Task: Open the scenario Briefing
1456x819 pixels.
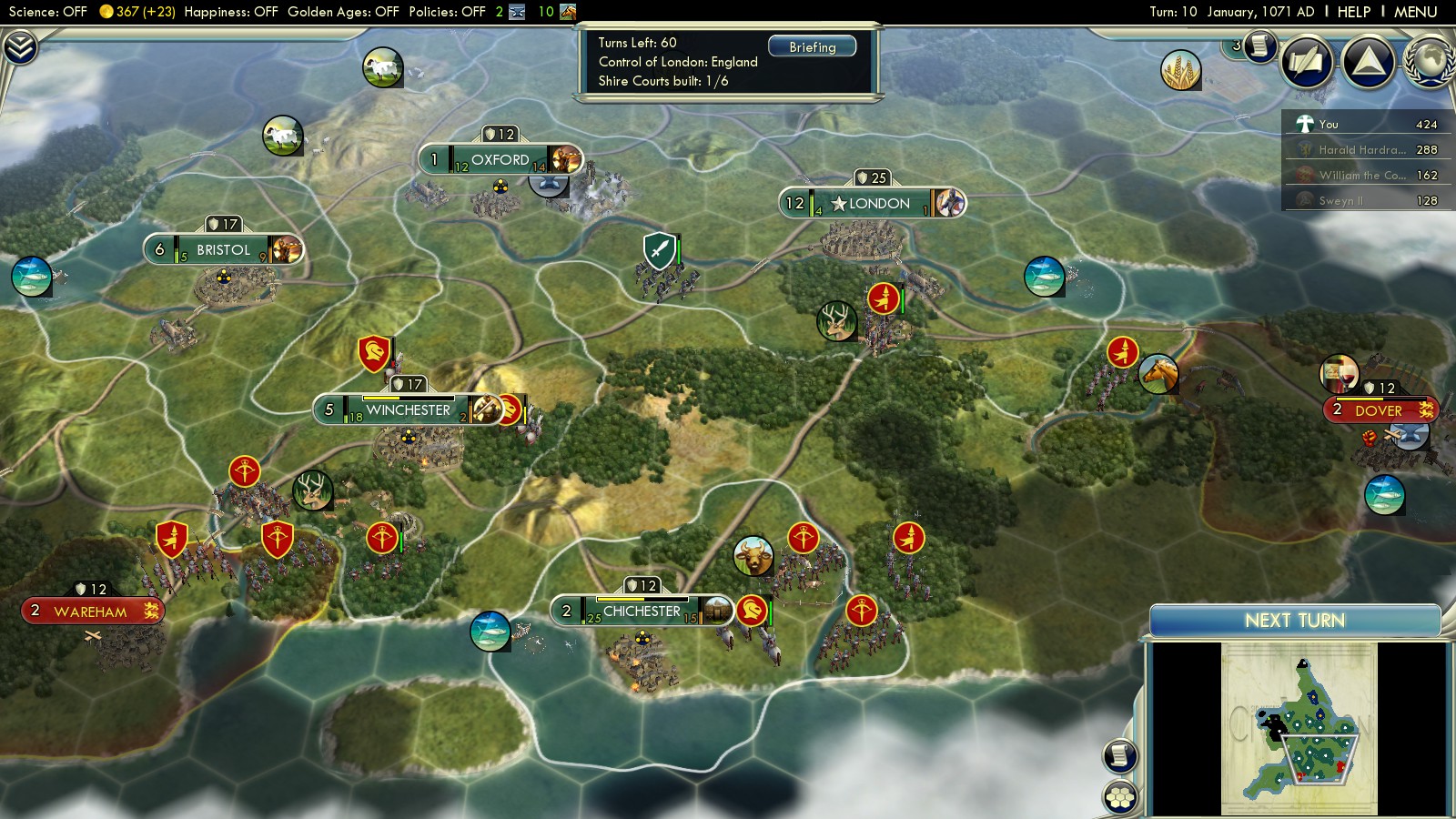Action: pos(812,47)
